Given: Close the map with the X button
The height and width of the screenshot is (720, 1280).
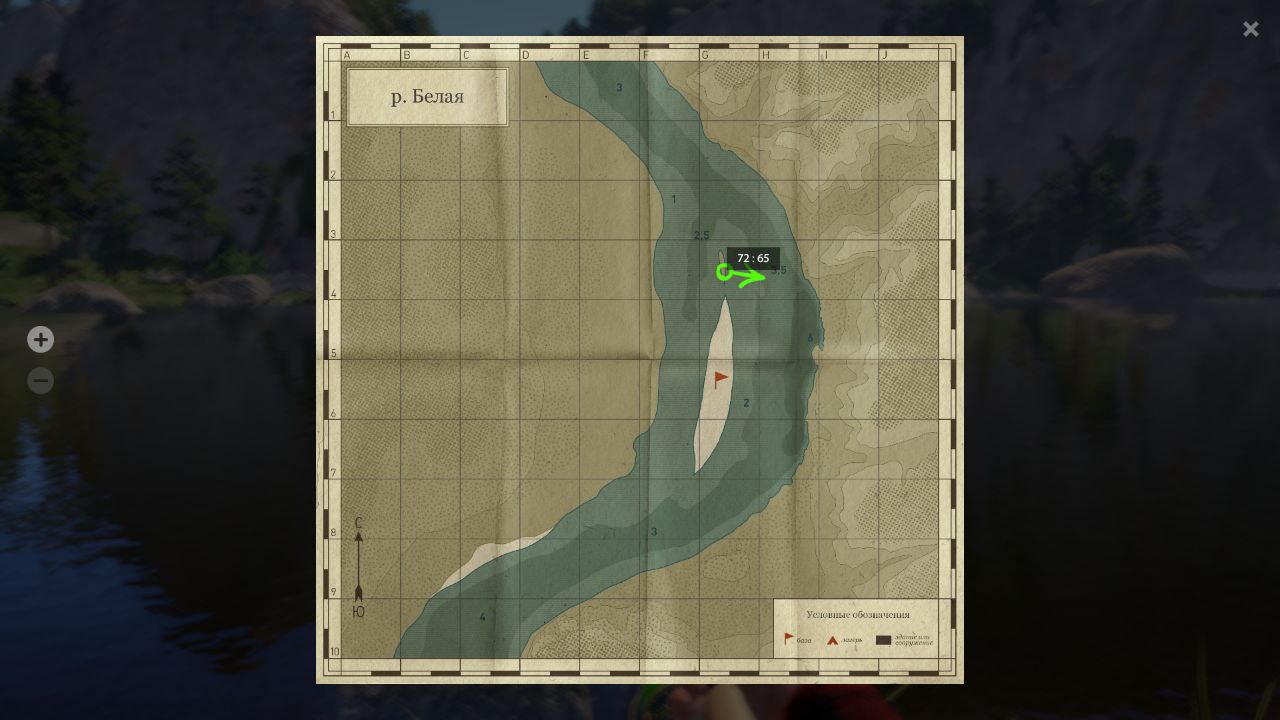Looking at the screenshot, I should click(x=1250, y=29).
